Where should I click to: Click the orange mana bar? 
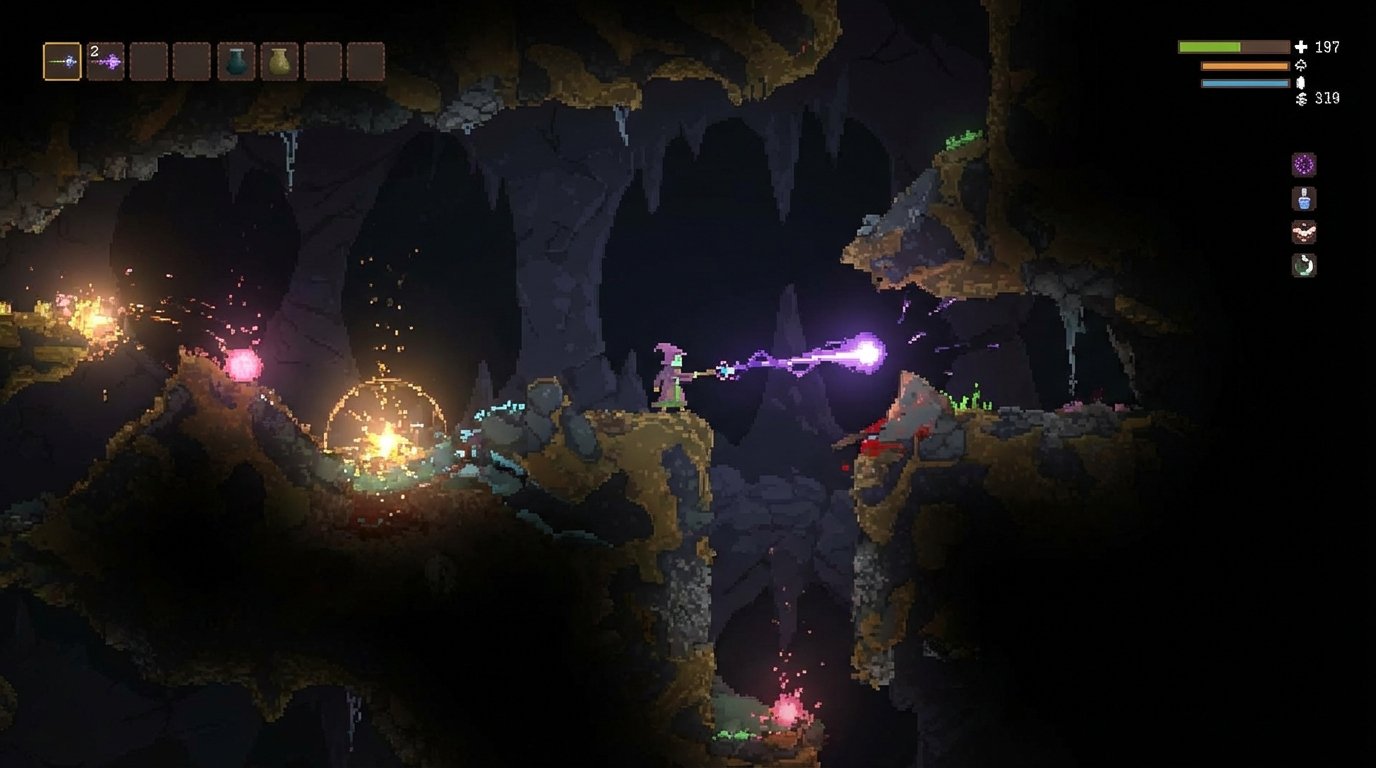(x=1243, y=65)
